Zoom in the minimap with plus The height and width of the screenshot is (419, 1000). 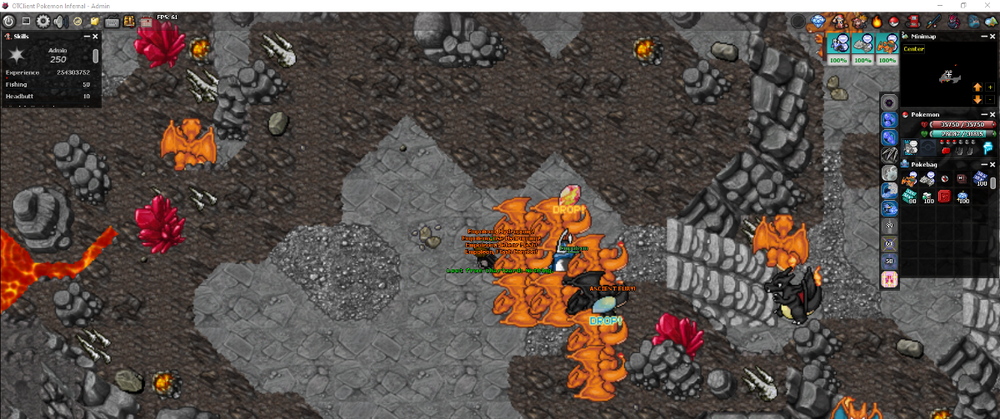(992, 87)
